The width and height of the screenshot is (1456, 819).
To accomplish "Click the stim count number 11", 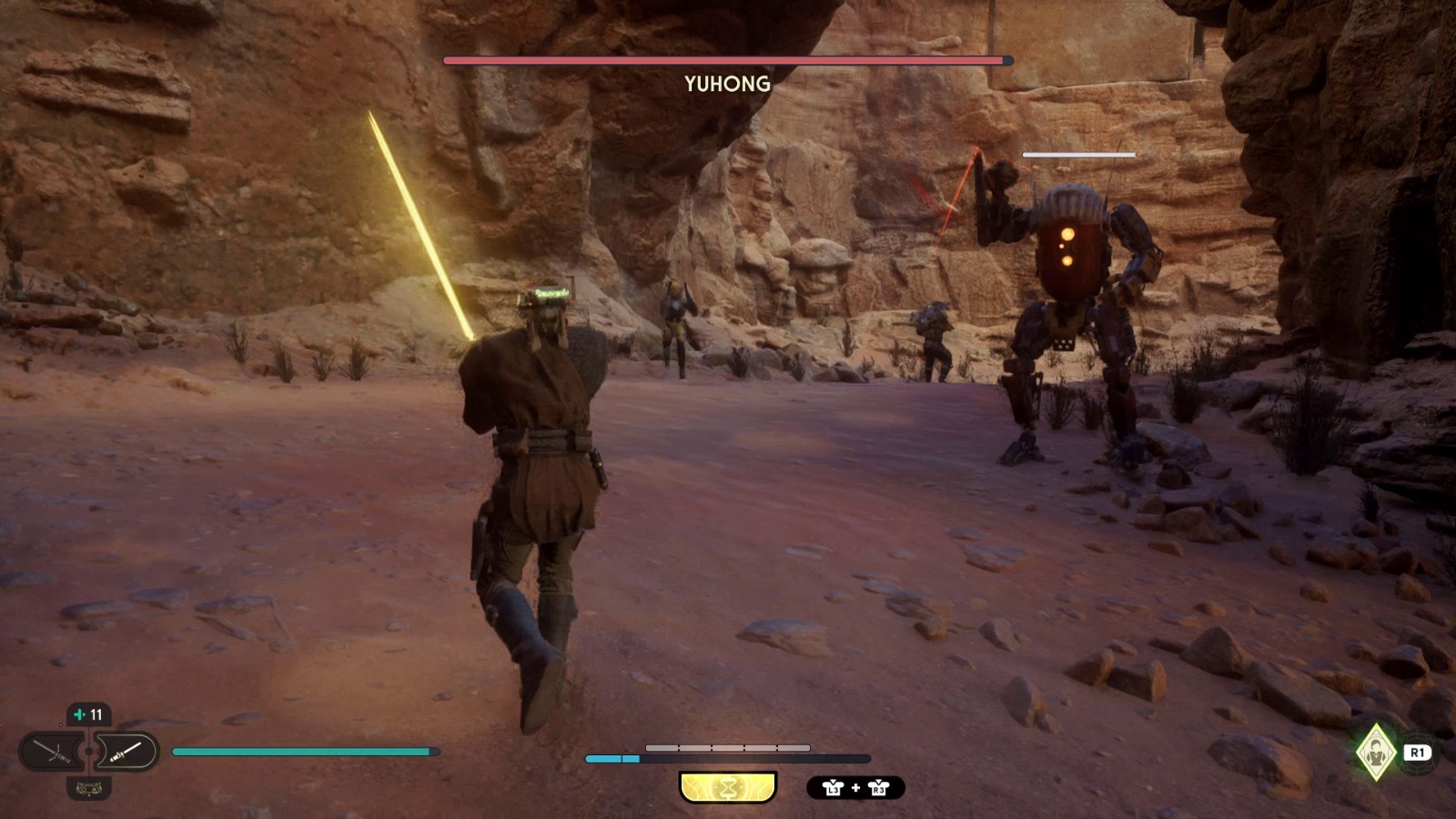I will coord(96,714).
